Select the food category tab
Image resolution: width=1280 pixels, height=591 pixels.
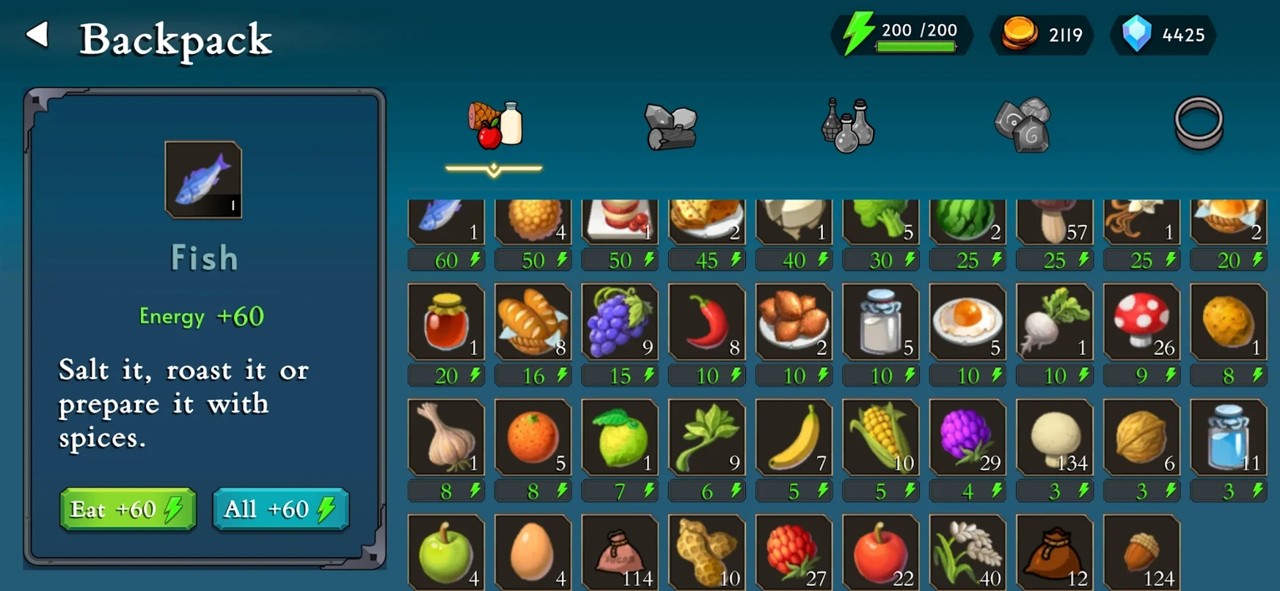tap(495, 125)
